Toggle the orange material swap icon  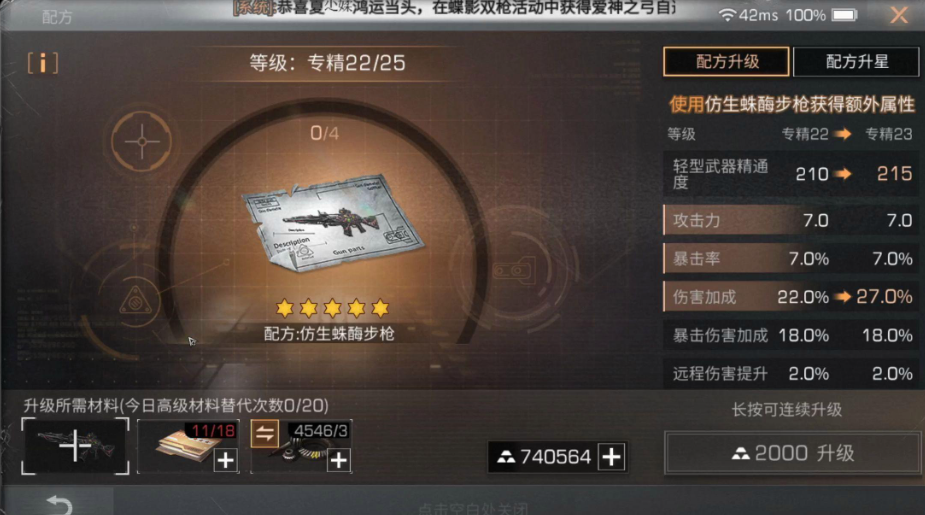264,433
